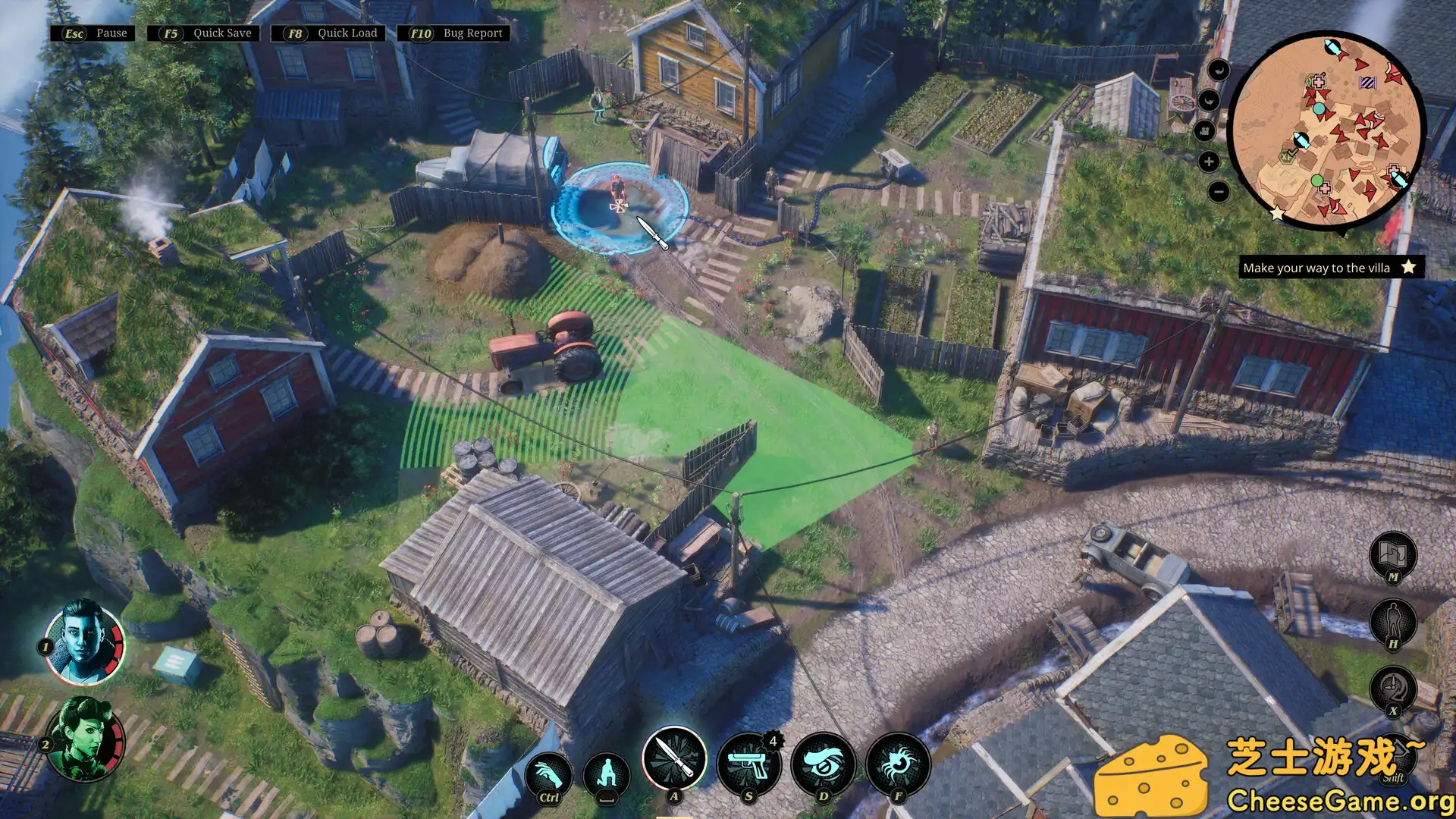Click the camera icon beside the minimap
The width and height of the screenshot is (1456, 819).
(x=1205, y=131)
